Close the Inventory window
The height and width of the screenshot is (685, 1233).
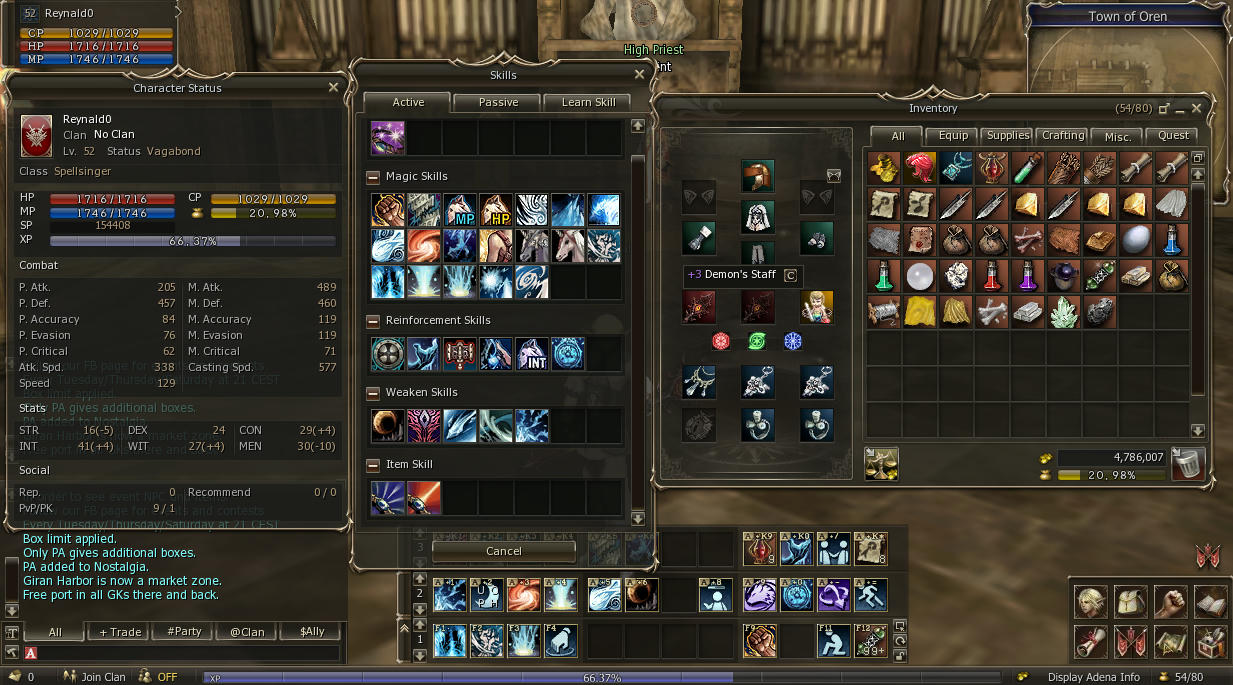(1197, 108)
